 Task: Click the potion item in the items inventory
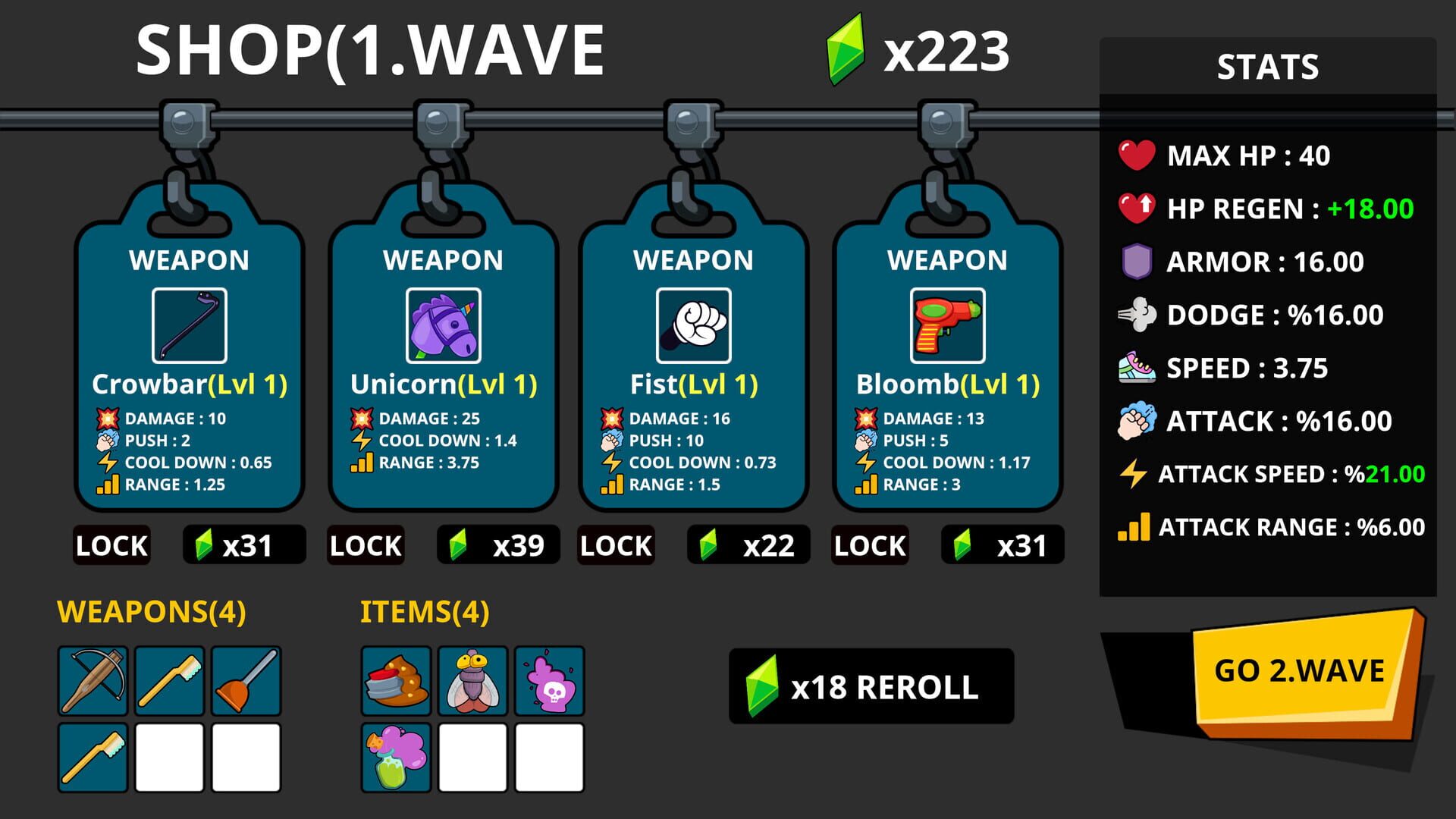396,756
